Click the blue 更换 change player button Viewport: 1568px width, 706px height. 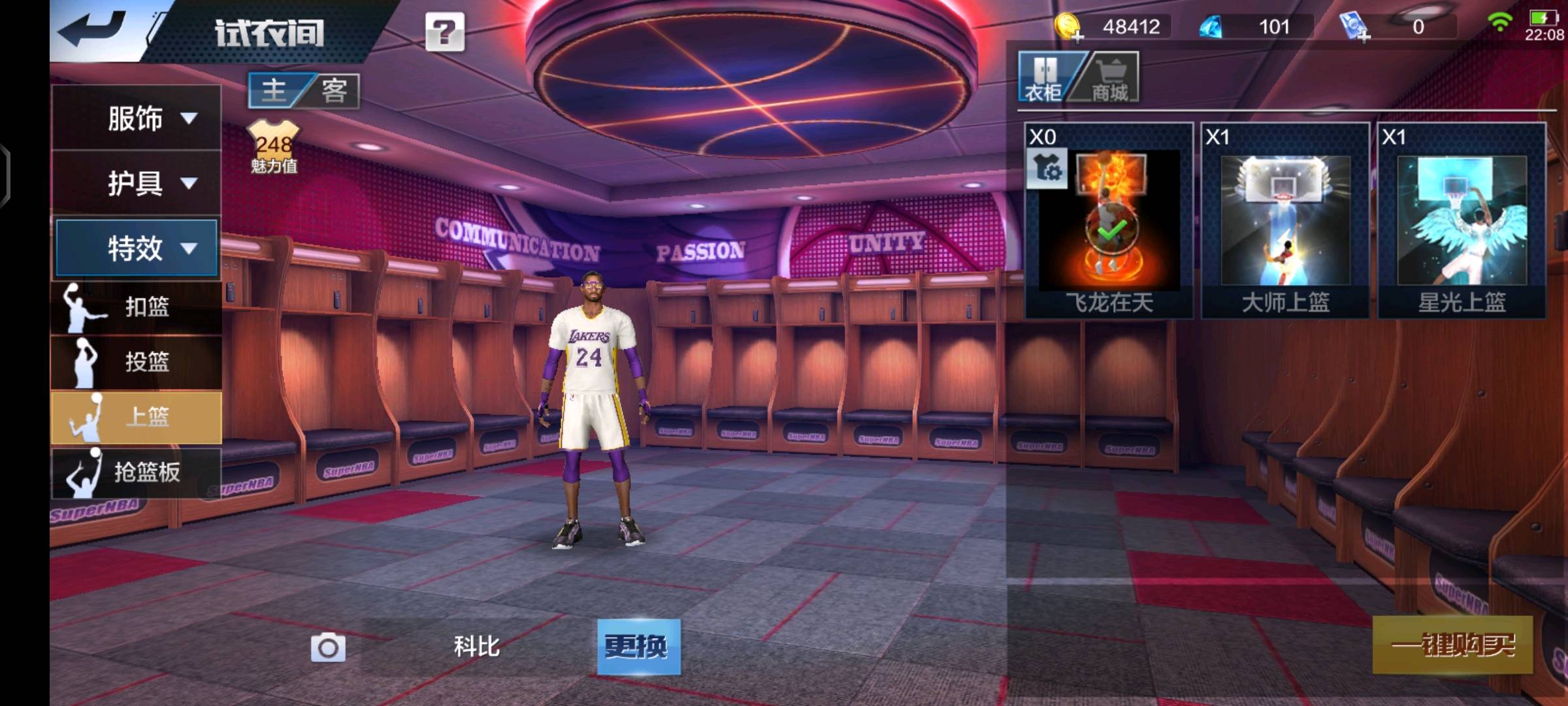[x=638, y=647]
